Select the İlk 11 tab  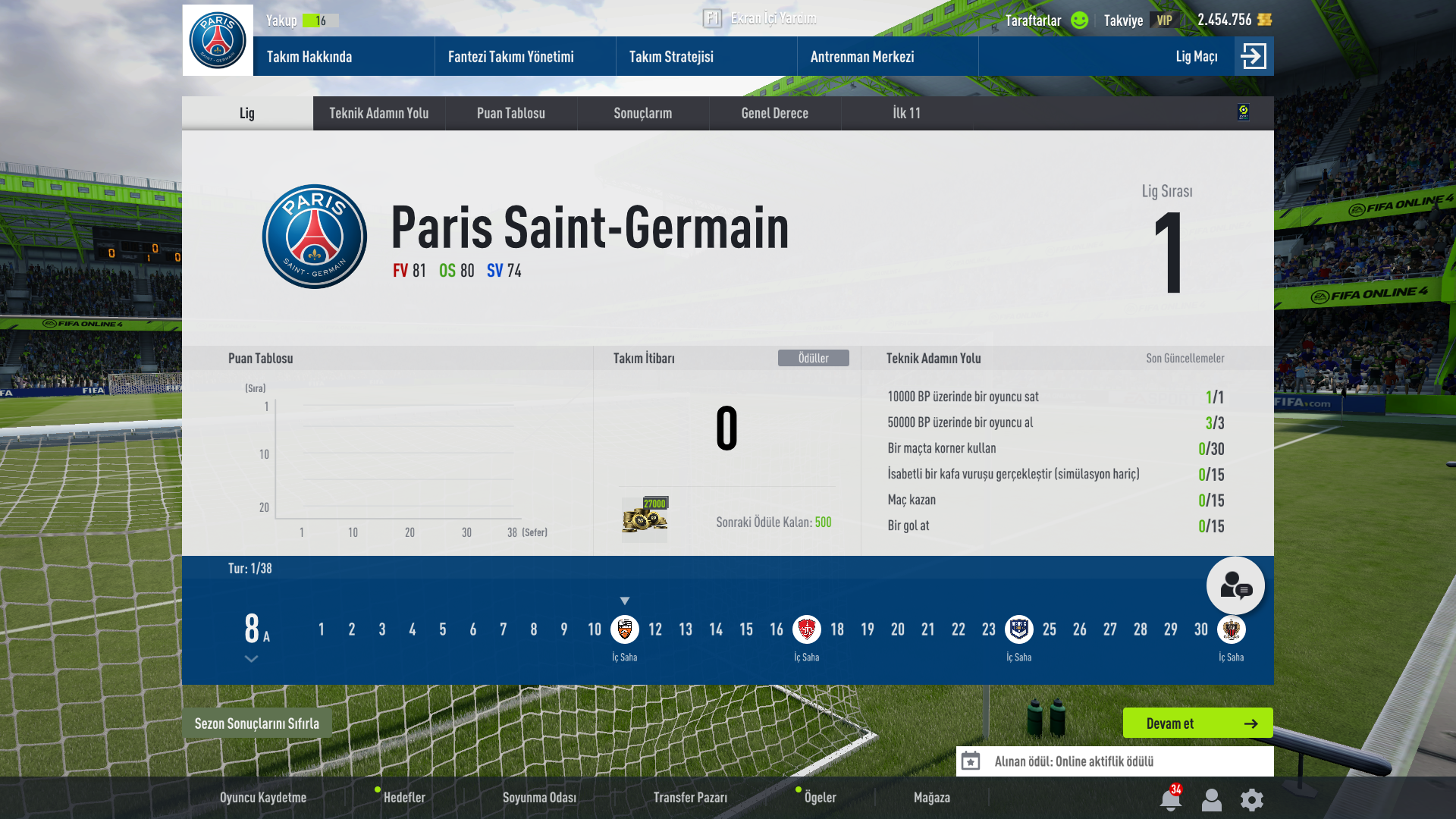(x=906, y=113)
